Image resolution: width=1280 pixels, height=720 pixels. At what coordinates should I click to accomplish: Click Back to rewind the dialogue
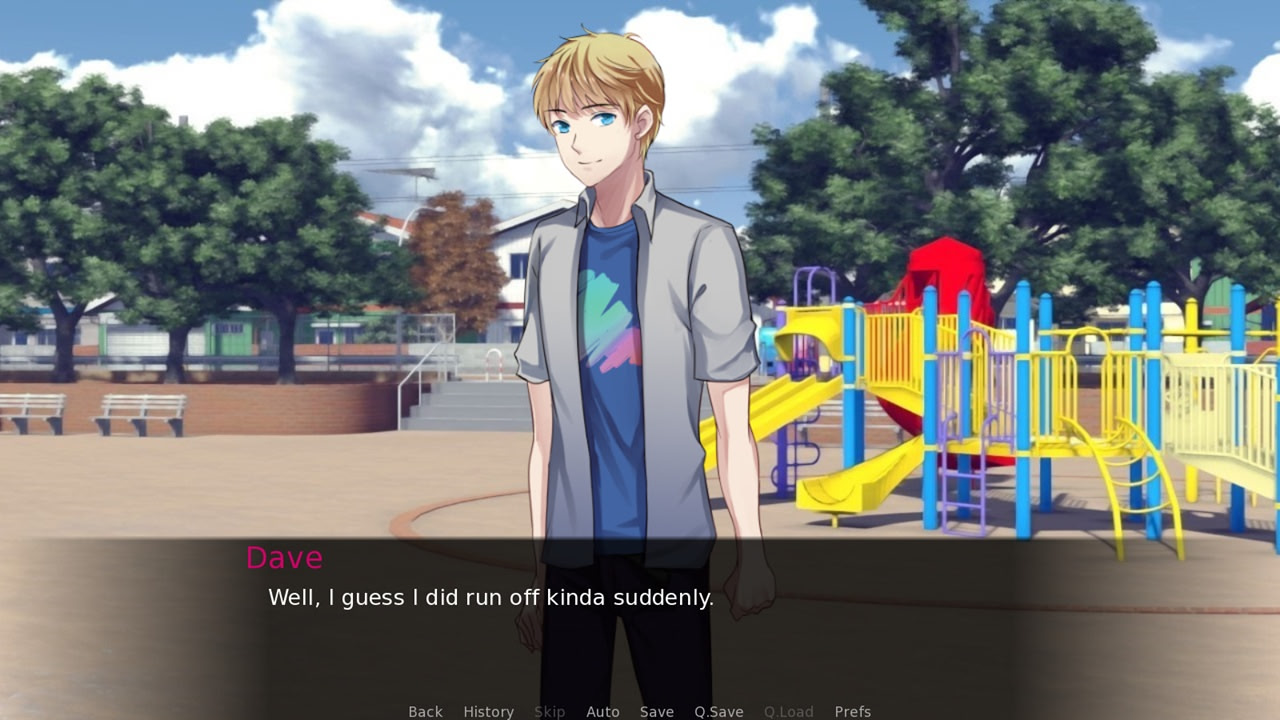[x=424, y=711]
